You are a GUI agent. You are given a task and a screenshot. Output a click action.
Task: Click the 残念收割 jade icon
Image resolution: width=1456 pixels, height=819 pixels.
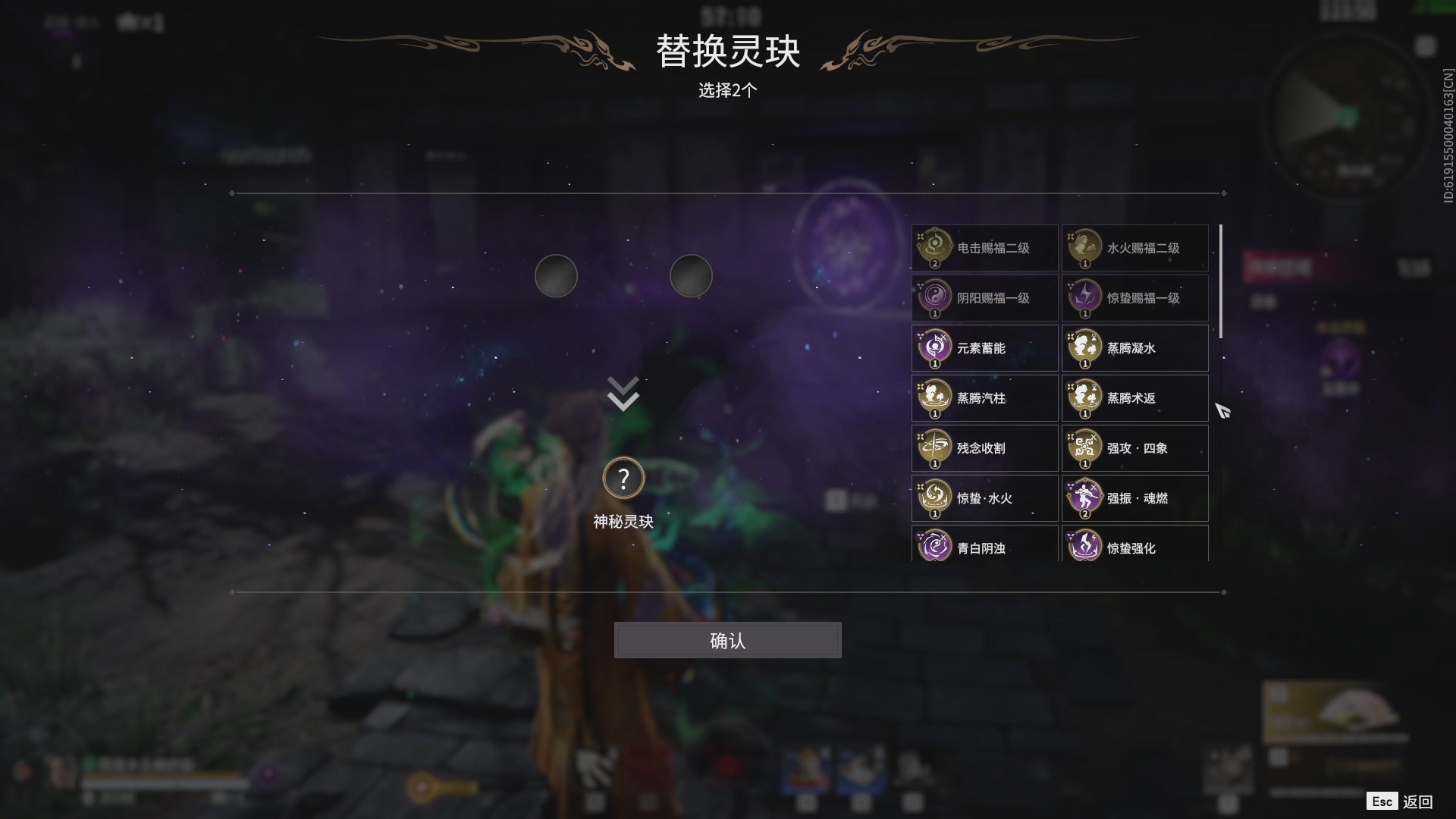click(x=935, y=447)
